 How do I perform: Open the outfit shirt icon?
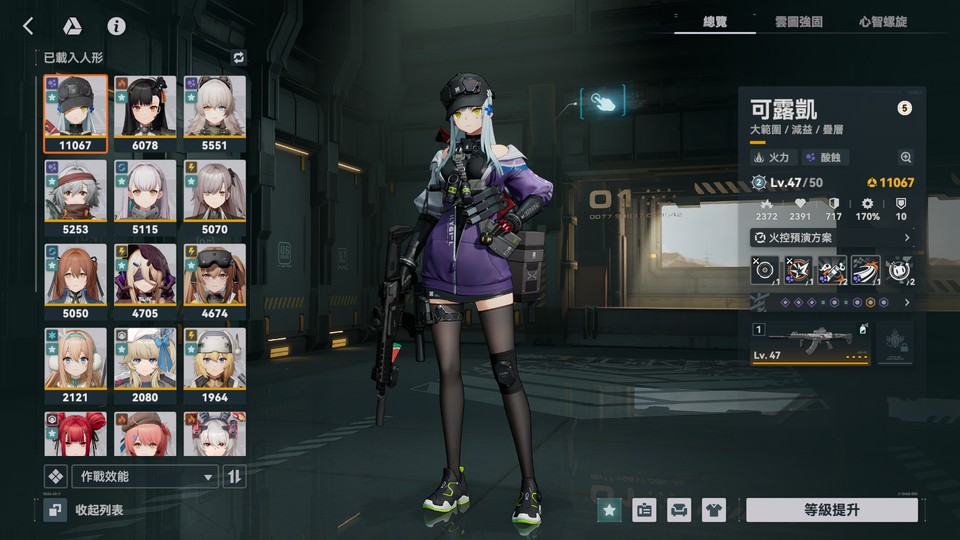click(713, 510)
